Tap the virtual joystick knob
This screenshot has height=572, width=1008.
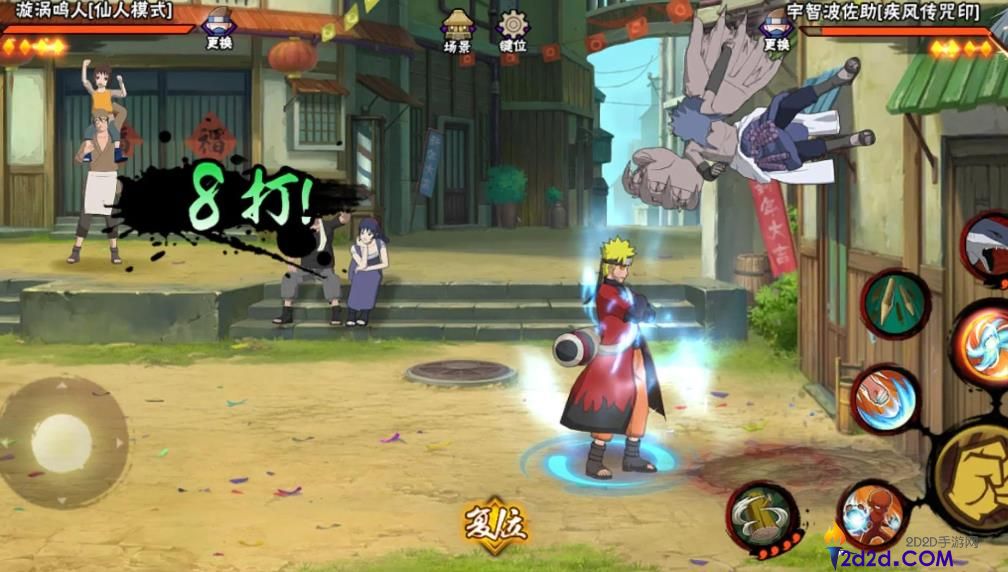point(61,443)
